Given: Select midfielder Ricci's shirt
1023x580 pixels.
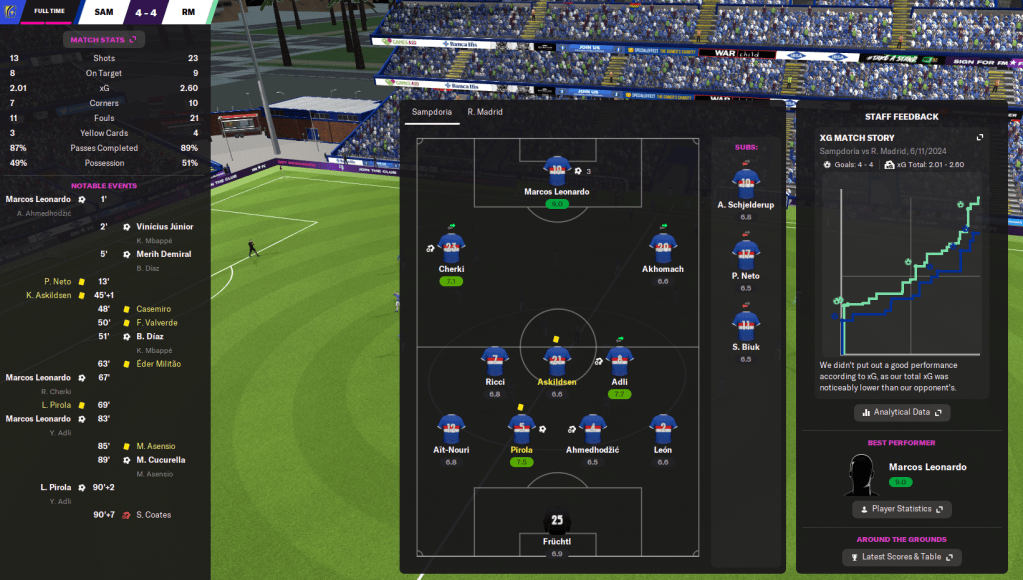Looking at the screenshot, I should coord(495,361).
